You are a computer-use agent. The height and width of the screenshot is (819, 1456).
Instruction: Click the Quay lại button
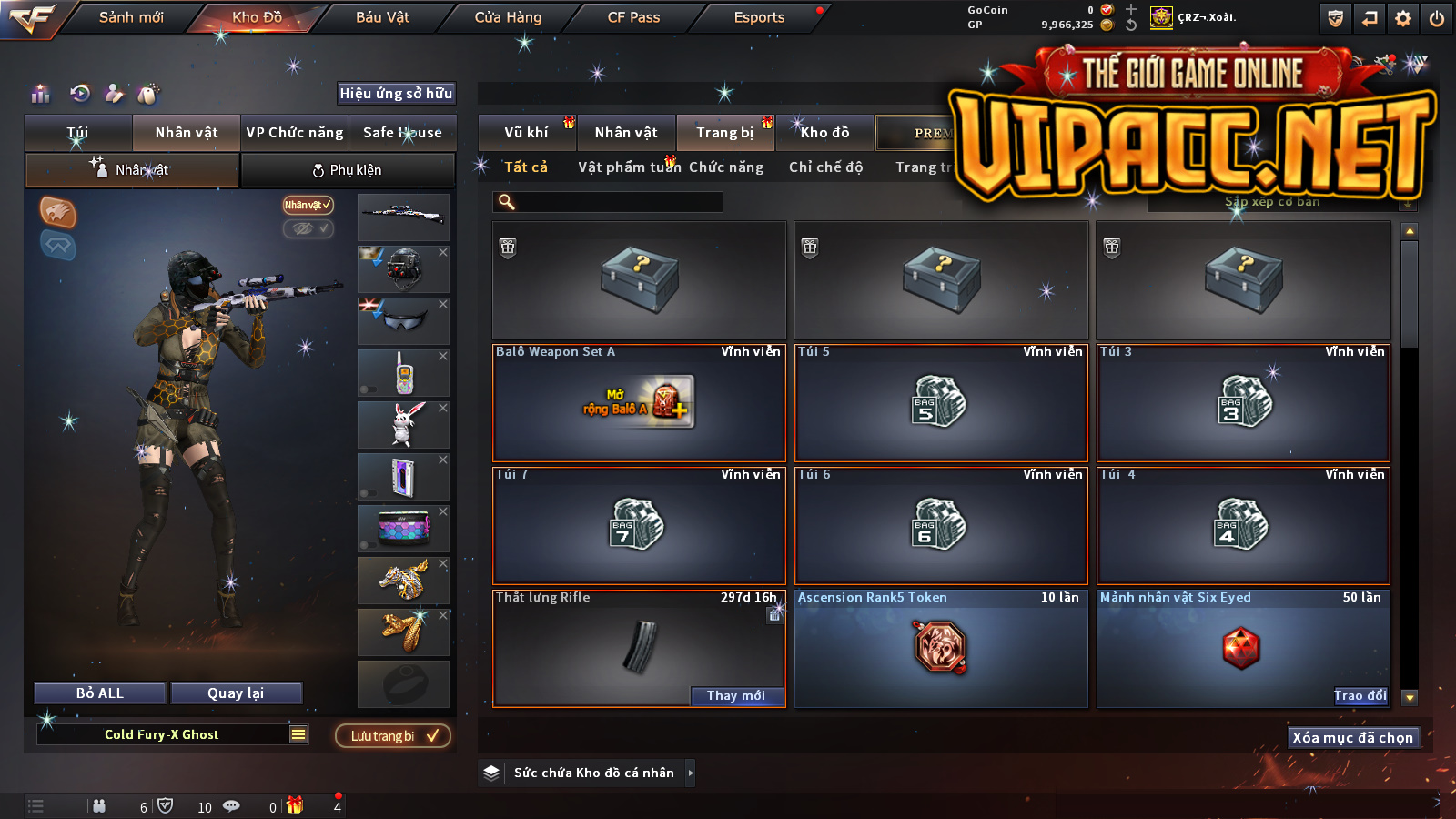236,693
